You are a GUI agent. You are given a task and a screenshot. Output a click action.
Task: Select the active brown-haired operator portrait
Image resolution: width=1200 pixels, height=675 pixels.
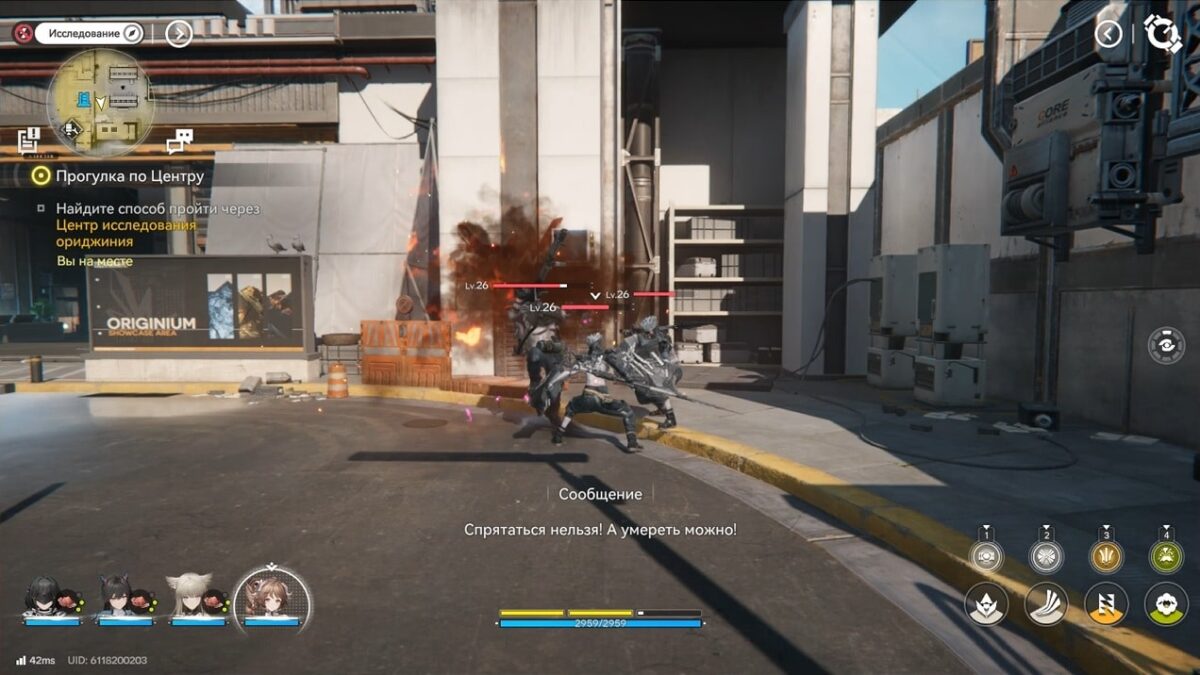pos(271,598)
